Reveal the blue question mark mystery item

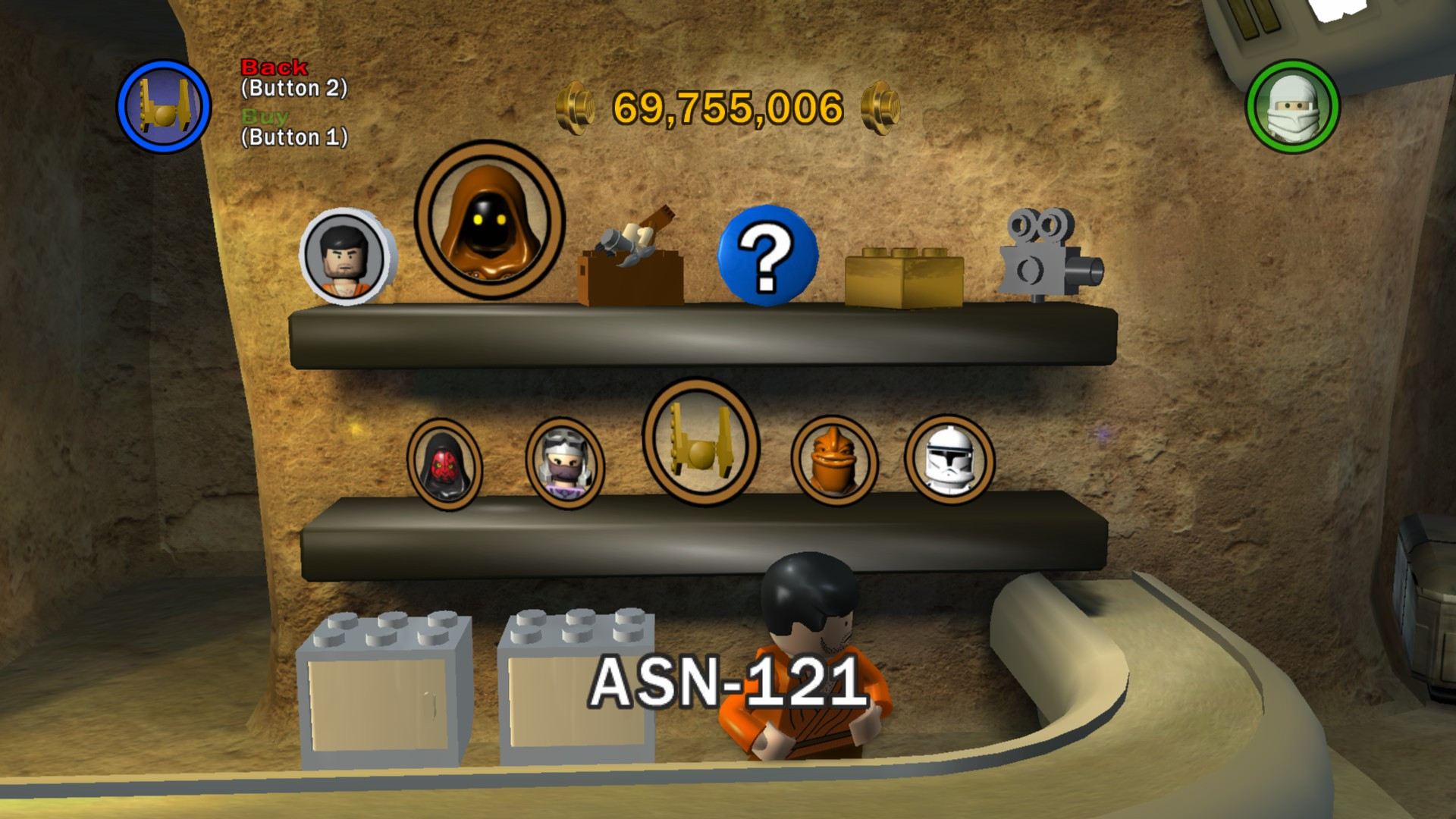(x=768, y=256)
